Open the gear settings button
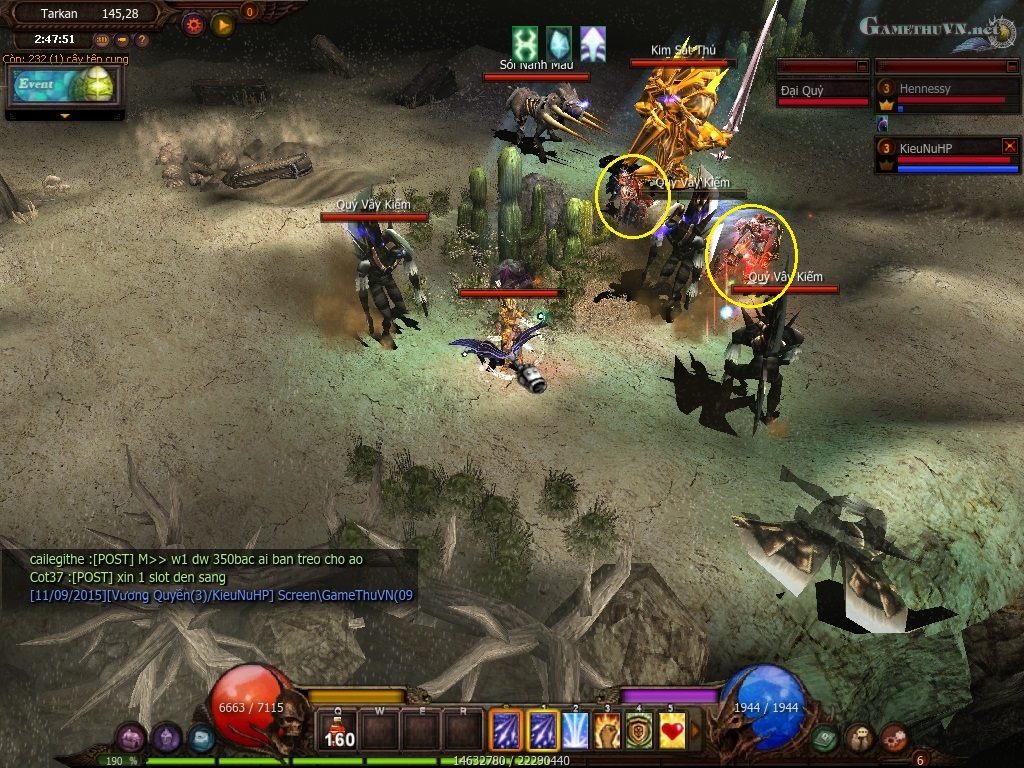Image resolution: width=1024 pixels, height=768 pixels. (193, 24)
